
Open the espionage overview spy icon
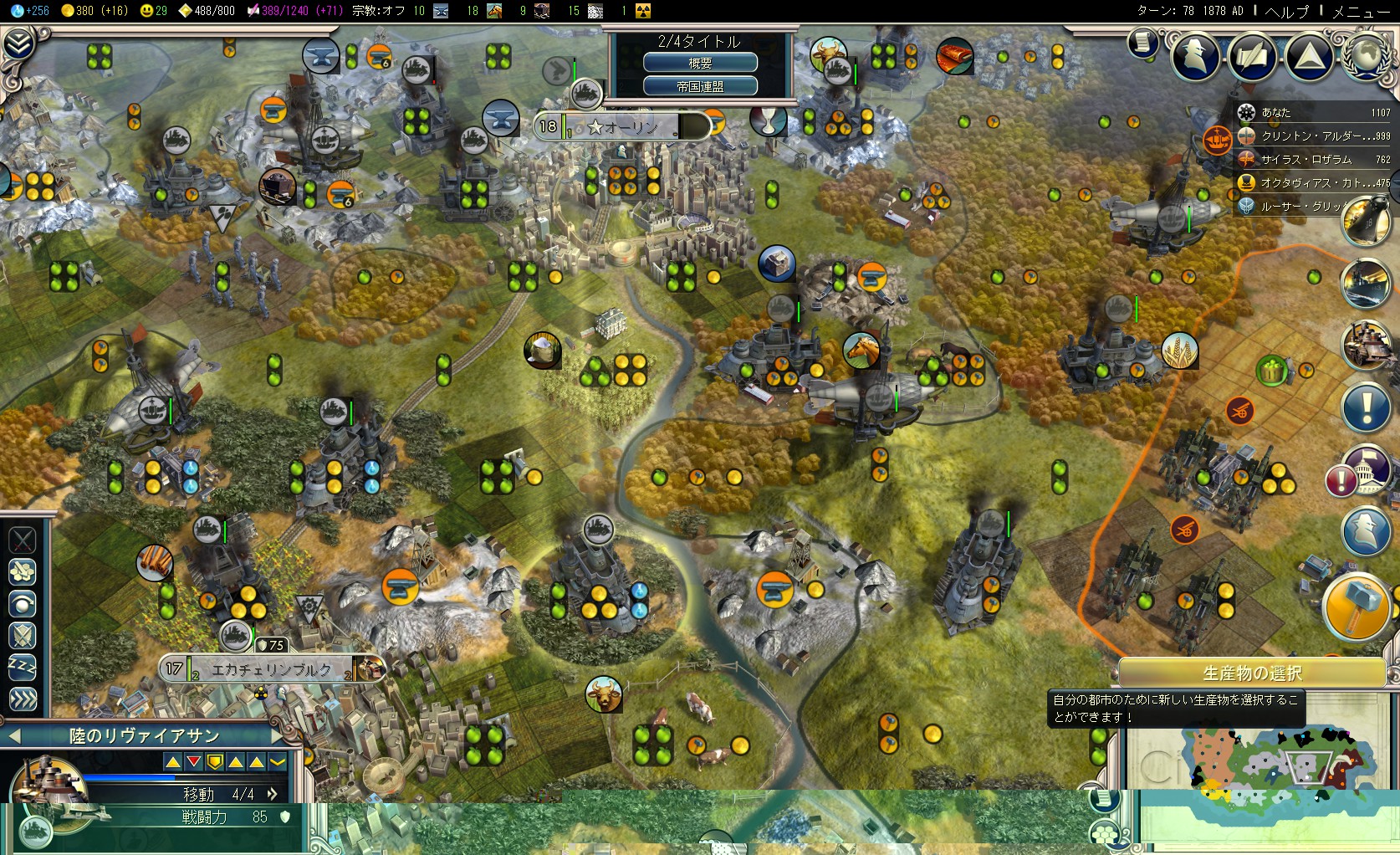(x=1195, y=57)
